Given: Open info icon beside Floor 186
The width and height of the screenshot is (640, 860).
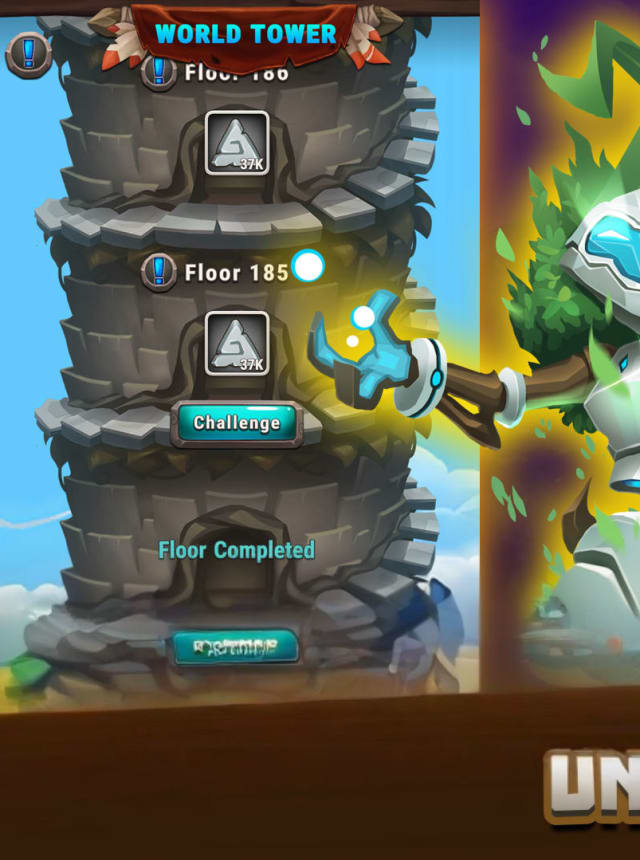Looking at the screenshot, I should (157, 72).
